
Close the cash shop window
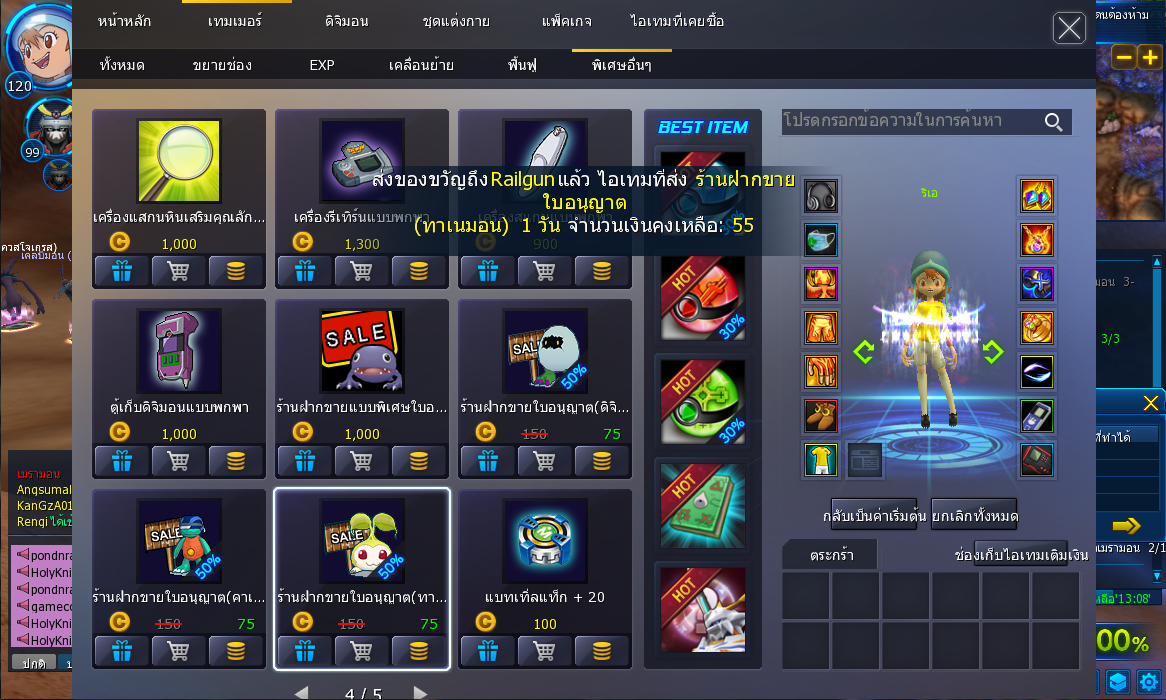1069,28
